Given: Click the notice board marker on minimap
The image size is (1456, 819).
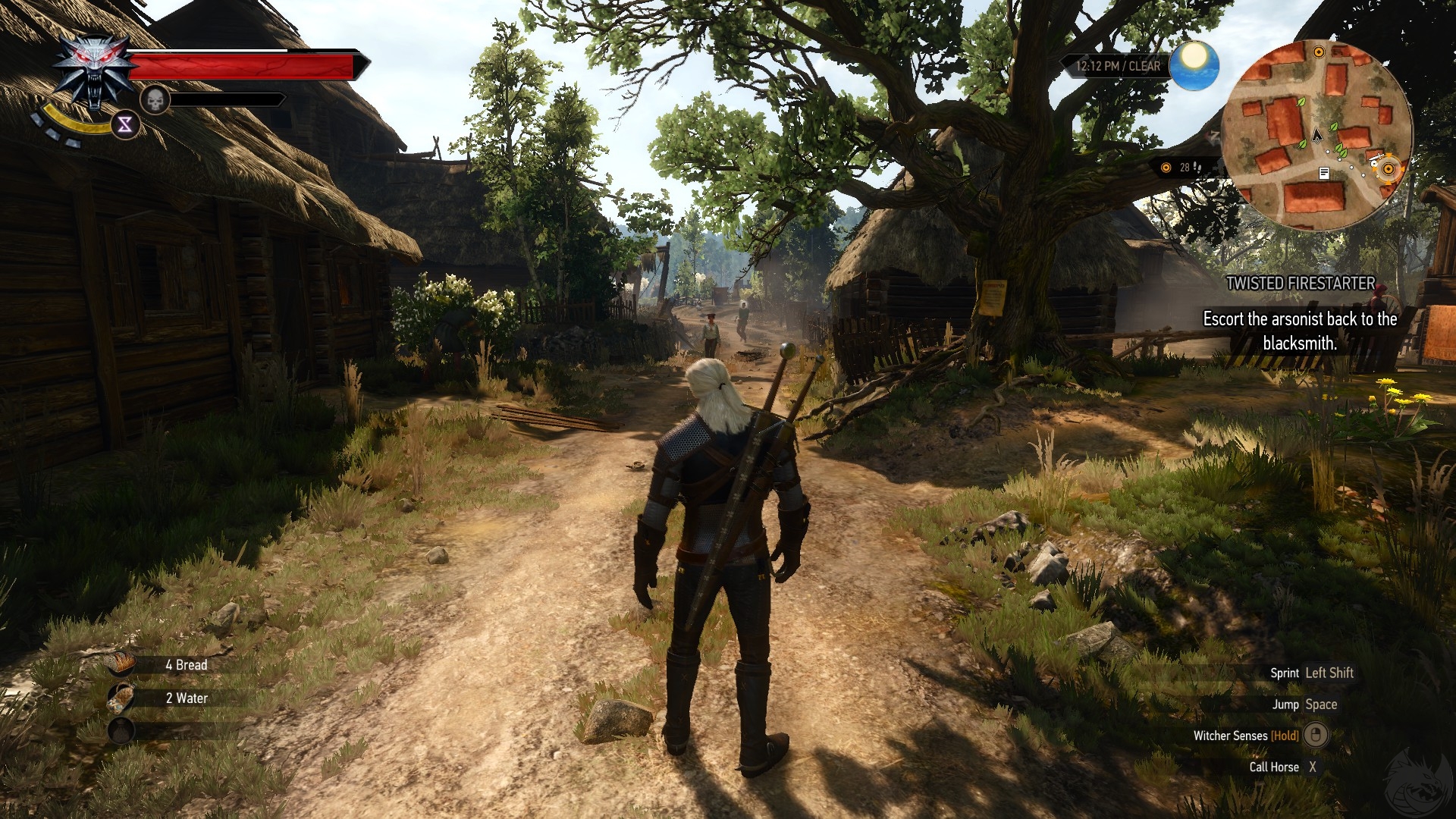Looking at the screenshot, I should (x=1324, y=174).
